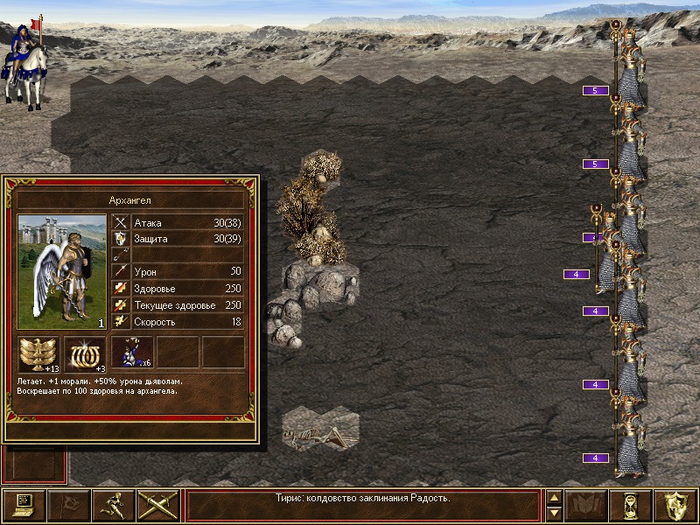Toggle auto-combat with the crossed swords button

pyautogui.click(x=157, y=505)
